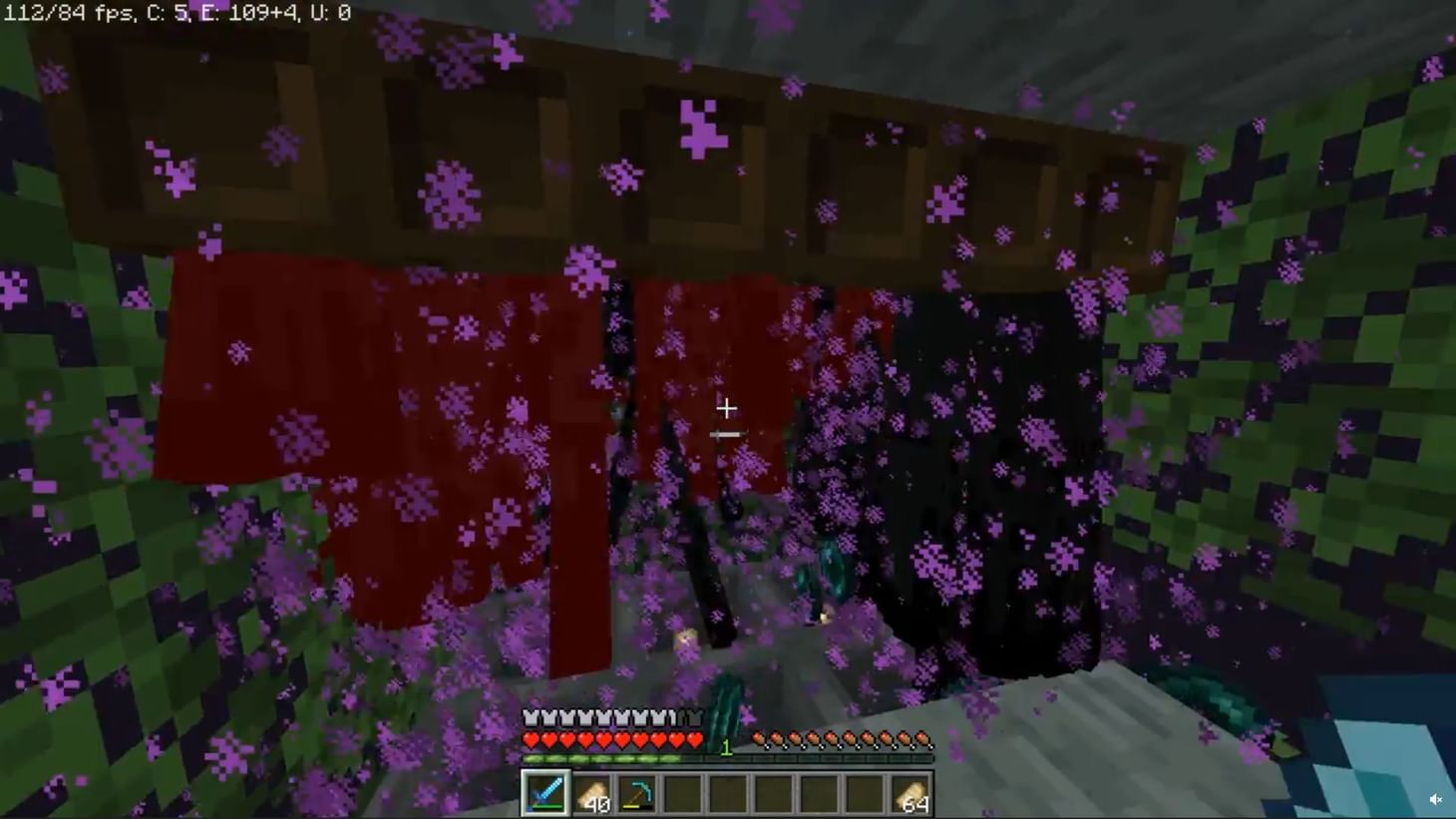Viewport: 1456px width, 819px height.
Task: Select the stack of 40 wooden planks
Action: pyautogui.click(x=592, y=793)
